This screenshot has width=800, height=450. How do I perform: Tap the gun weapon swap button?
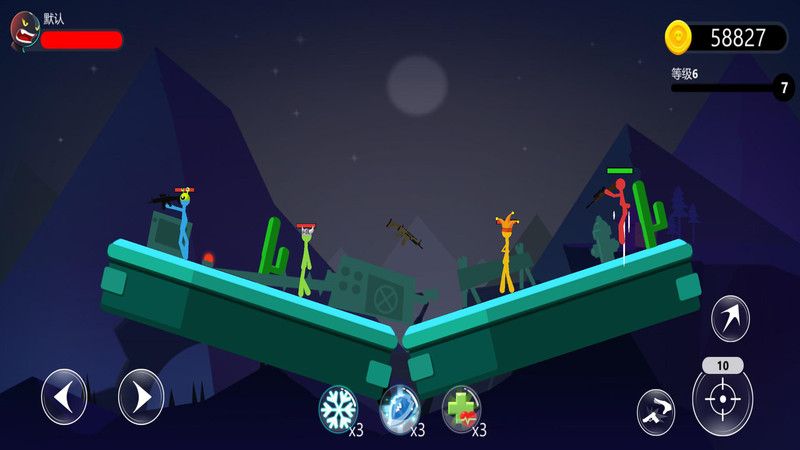[655, 411]
